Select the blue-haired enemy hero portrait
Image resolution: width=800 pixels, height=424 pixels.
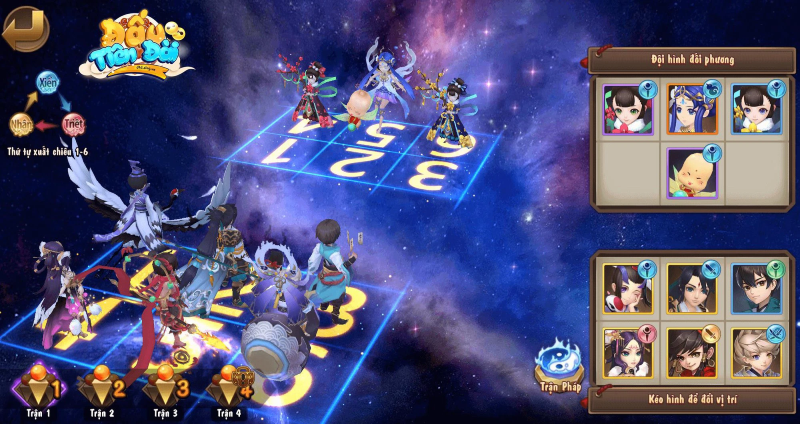pyautogui.click(x=692, y=109)
